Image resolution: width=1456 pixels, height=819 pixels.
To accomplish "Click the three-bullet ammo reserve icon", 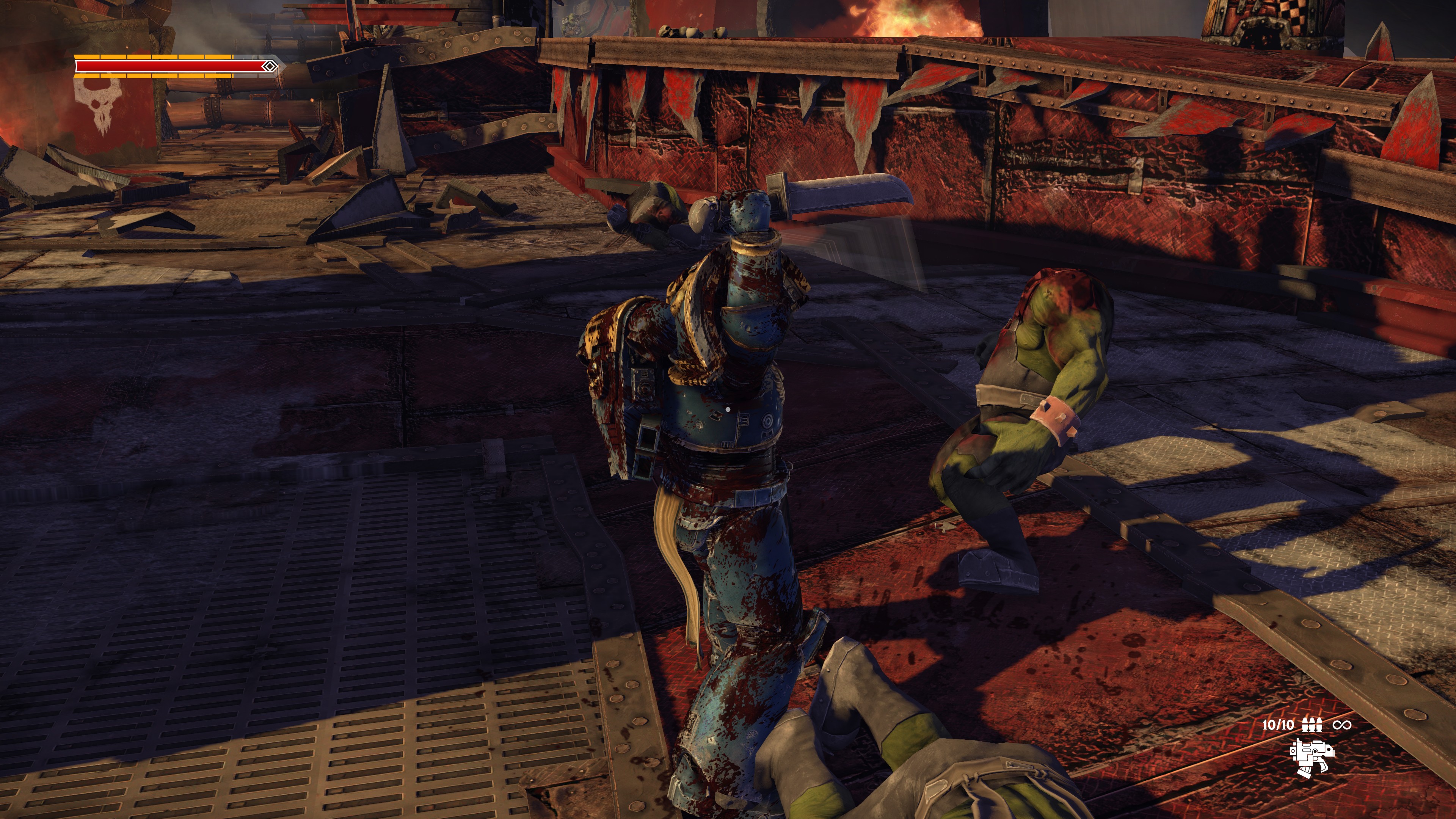I will coord(1312,725).
